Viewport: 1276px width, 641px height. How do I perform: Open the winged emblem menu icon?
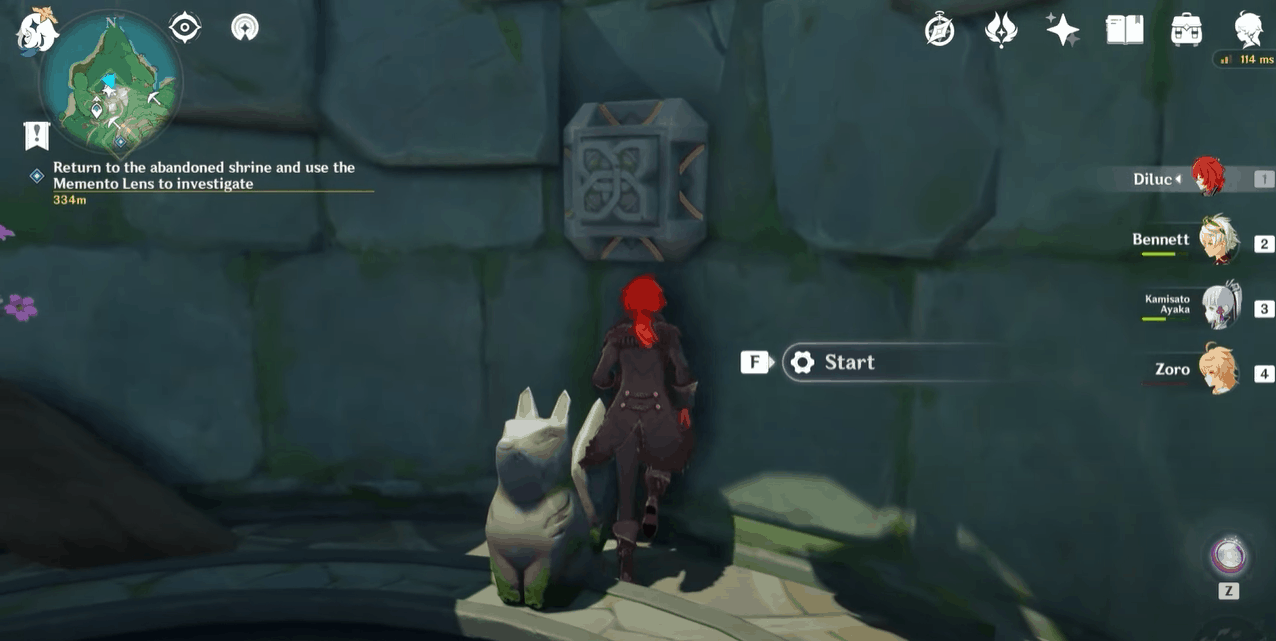tap(1001, 30)
